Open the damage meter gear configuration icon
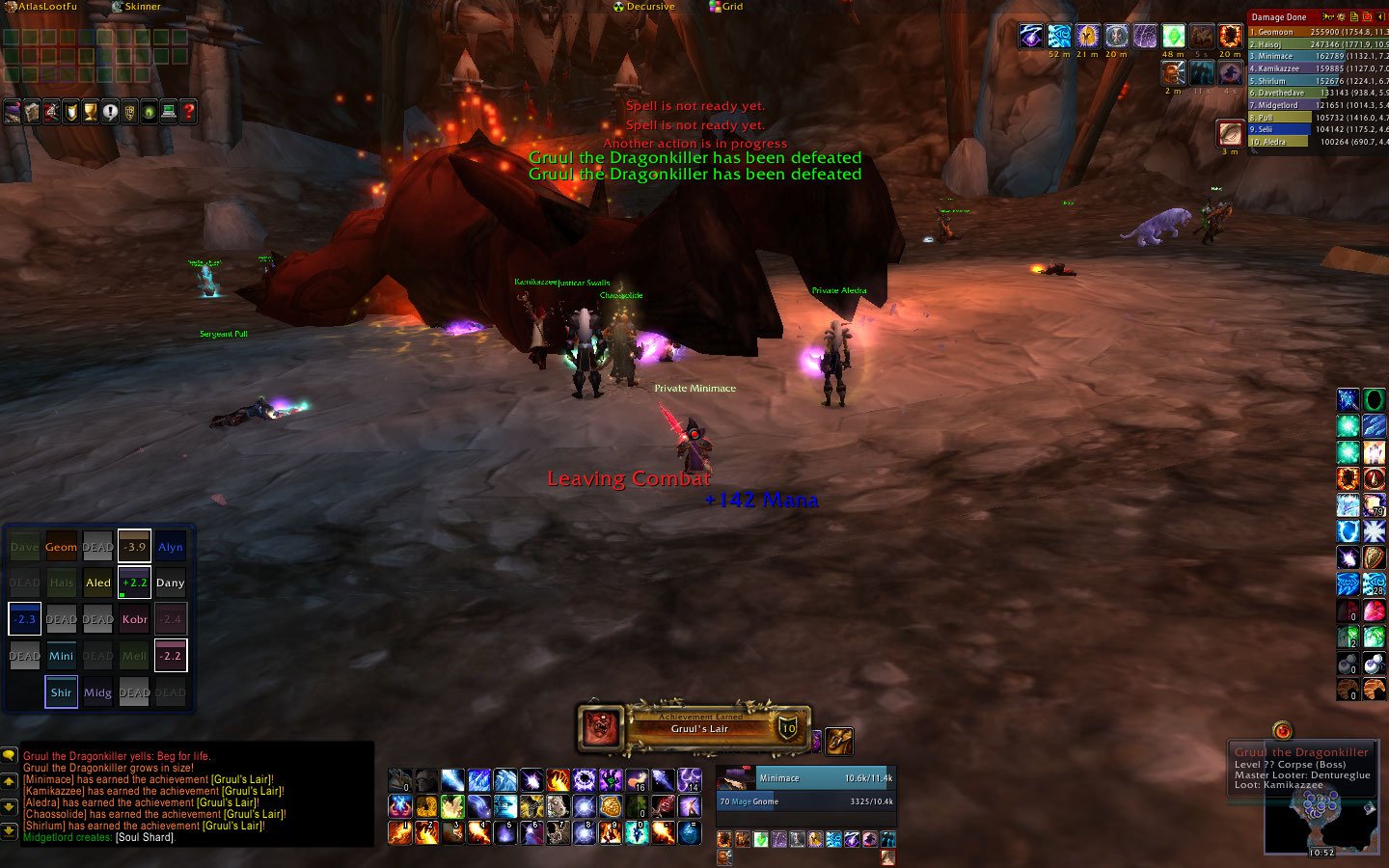 1342,16
